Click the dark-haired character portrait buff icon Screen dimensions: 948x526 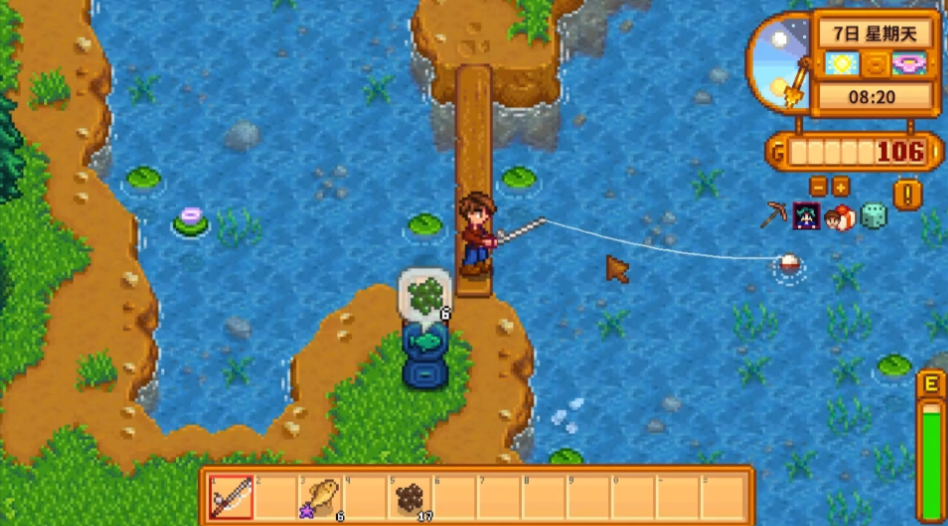point(806,216)
